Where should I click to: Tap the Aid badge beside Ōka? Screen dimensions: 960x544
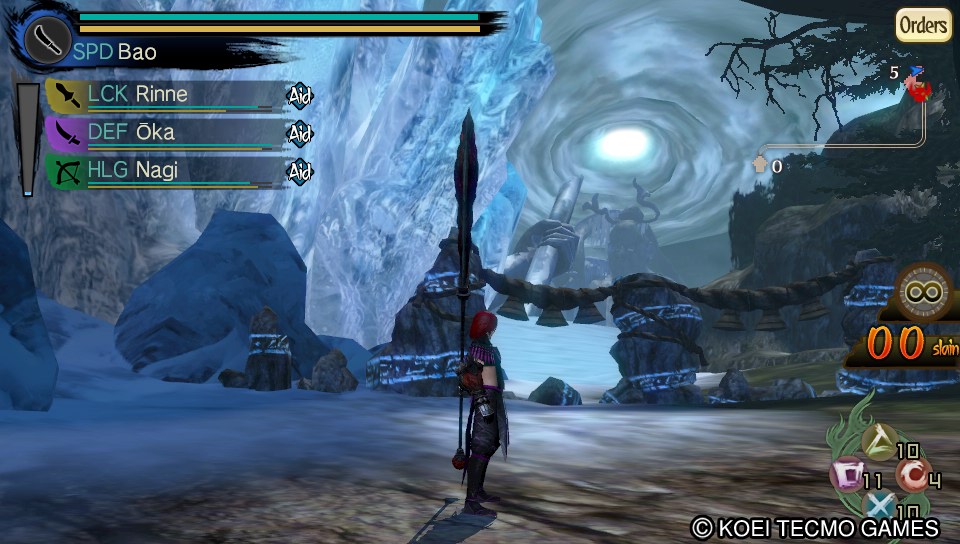[x=300, y=133]
